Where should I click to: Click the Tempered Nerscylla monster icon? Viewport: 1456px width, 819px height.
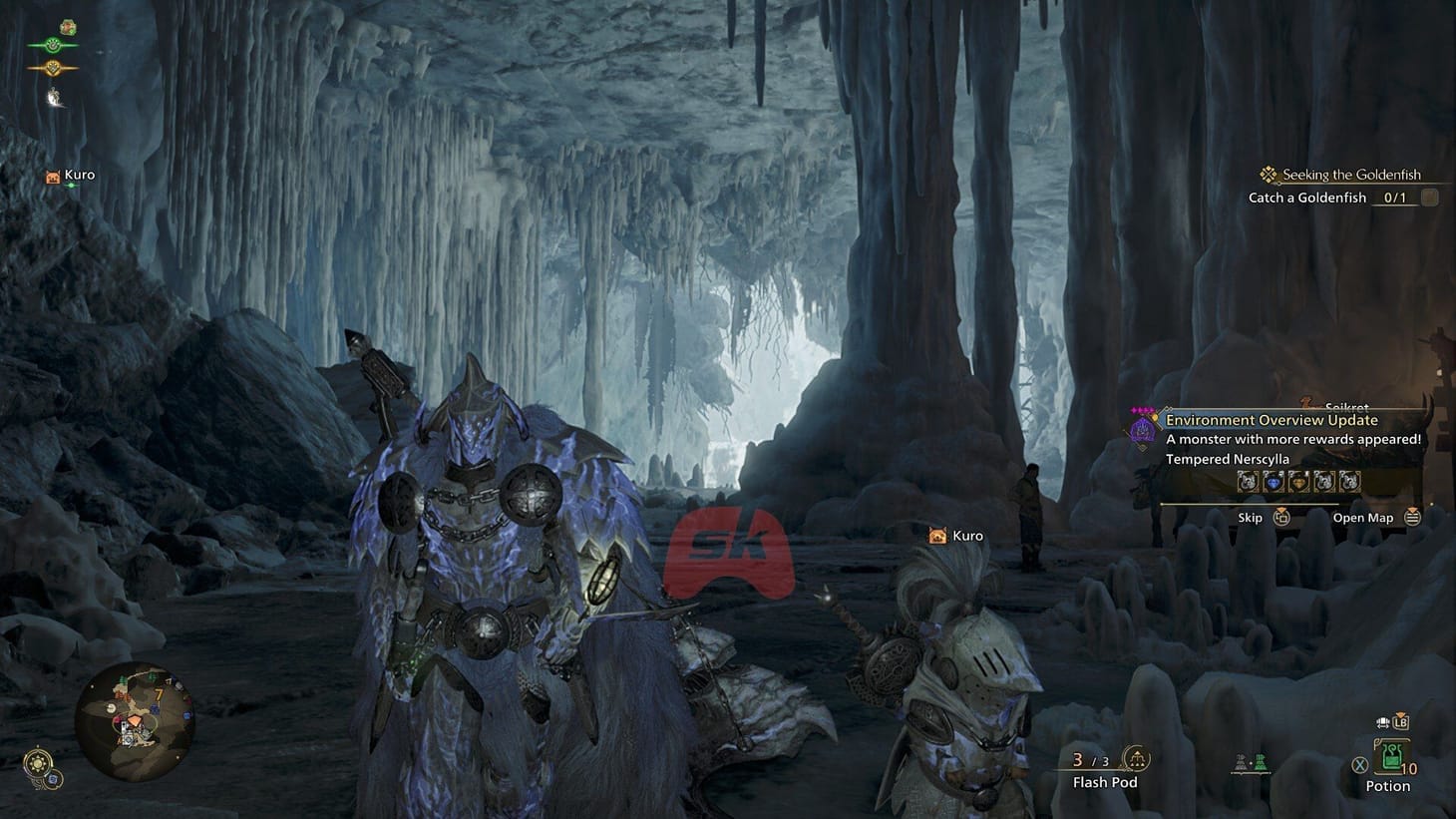click(1141, 431)
